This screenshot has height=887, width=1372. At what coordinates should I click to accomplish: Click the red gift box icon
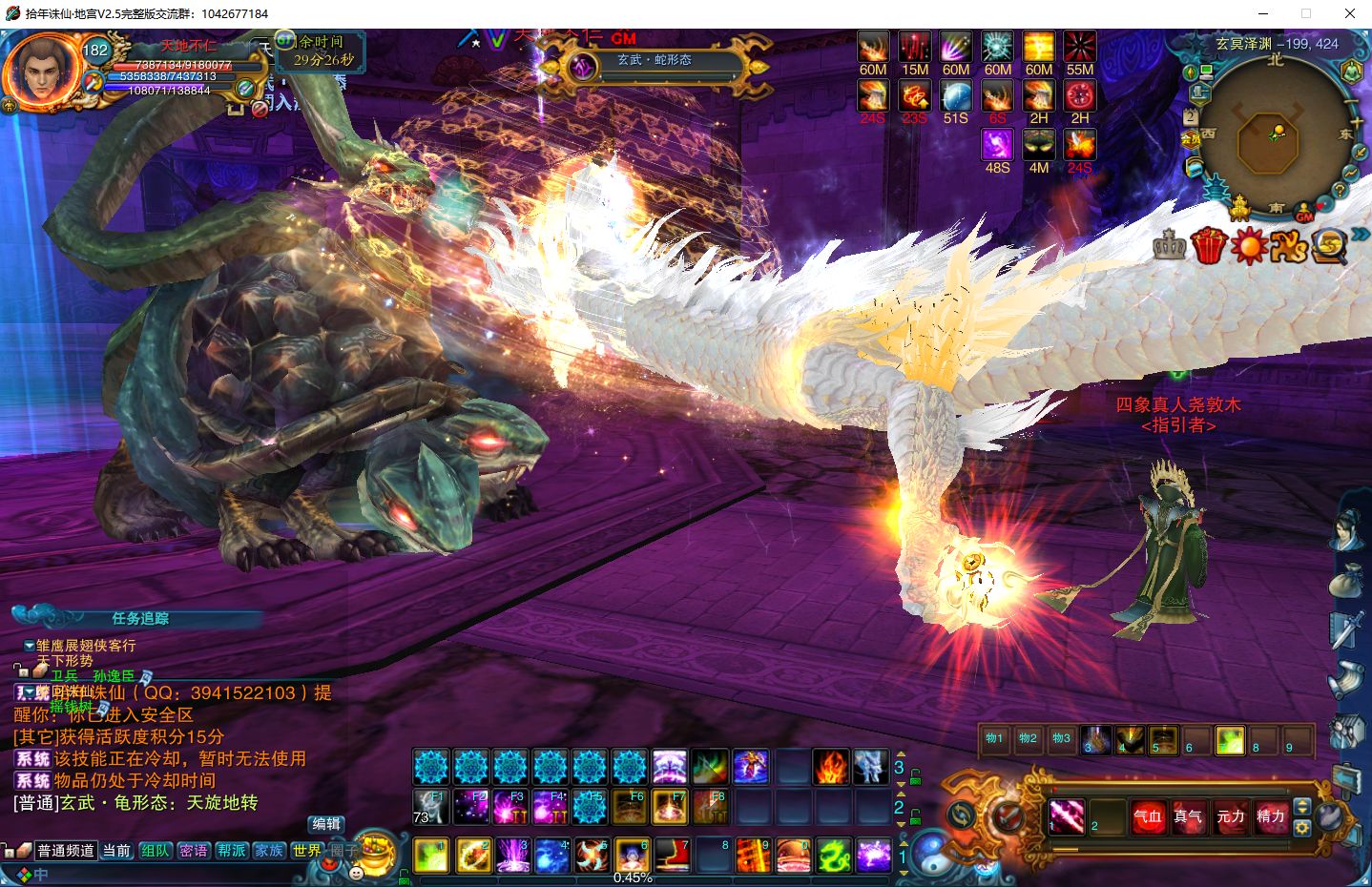pos(1209,246)
